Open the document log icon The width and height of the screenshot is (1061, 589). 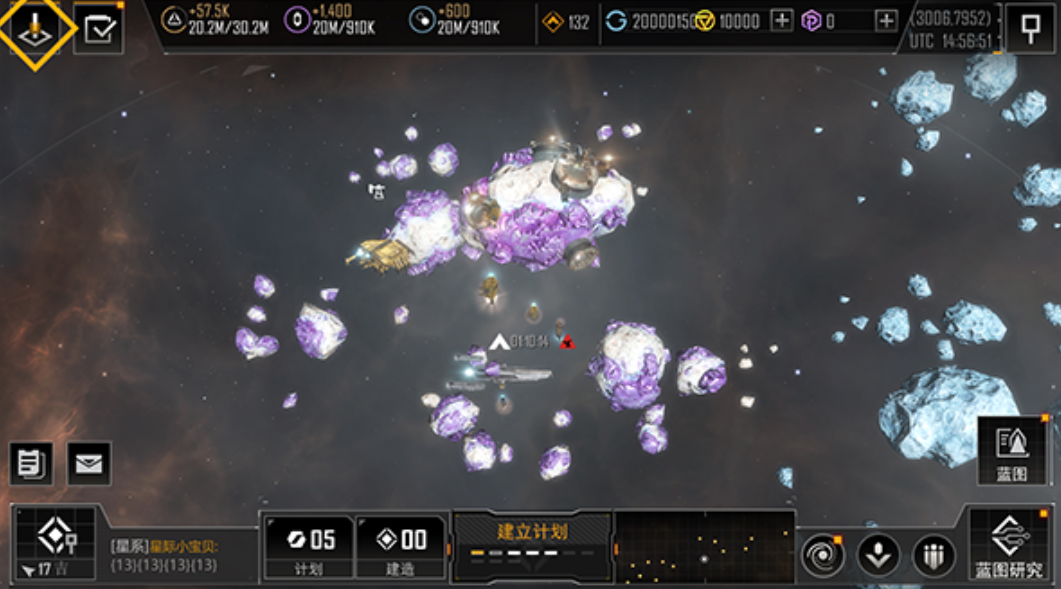pyautogui.click(x=31, y=464)
